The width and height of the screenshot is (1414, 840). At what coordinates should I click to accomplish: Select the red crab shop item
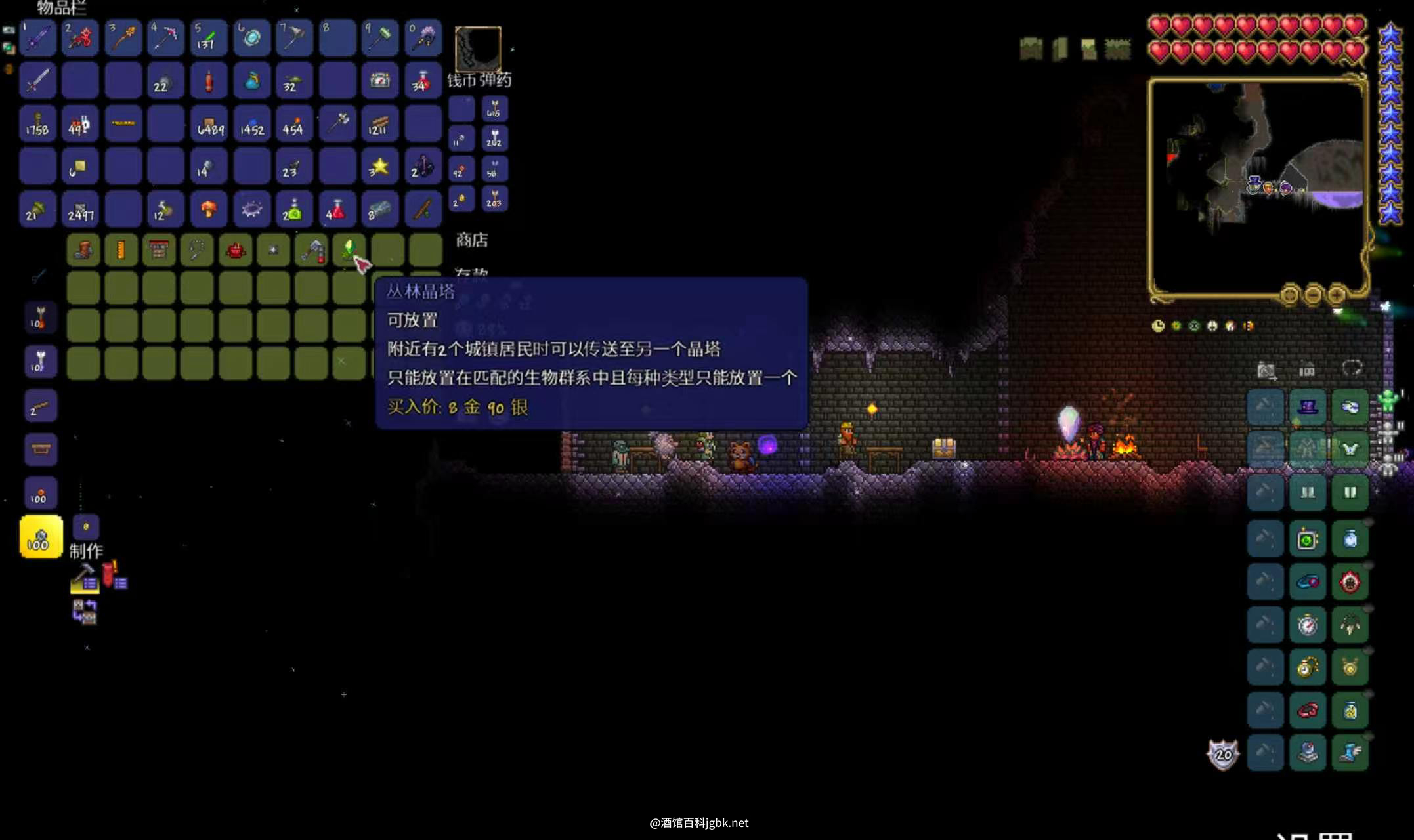pos(235,250)
